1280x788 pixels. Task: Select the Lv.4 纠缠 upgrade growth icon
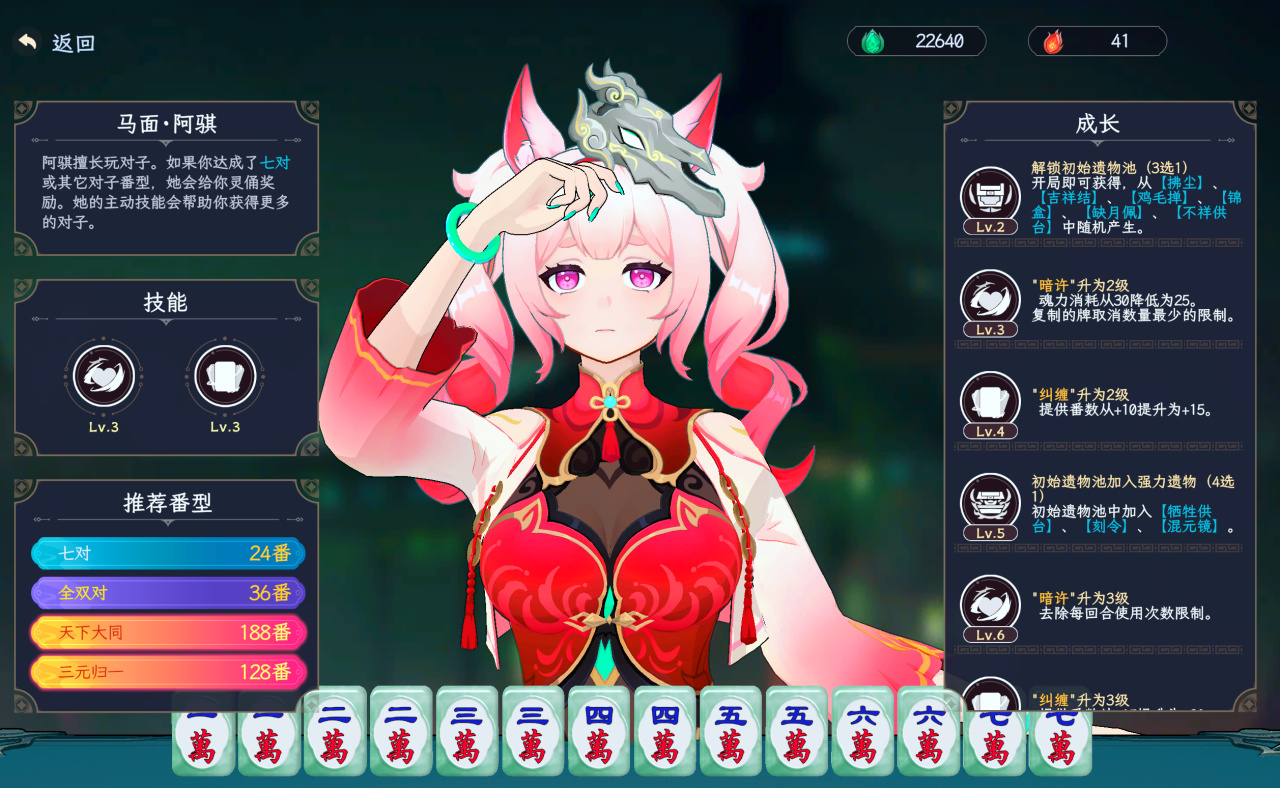click(x=990, y=400)
